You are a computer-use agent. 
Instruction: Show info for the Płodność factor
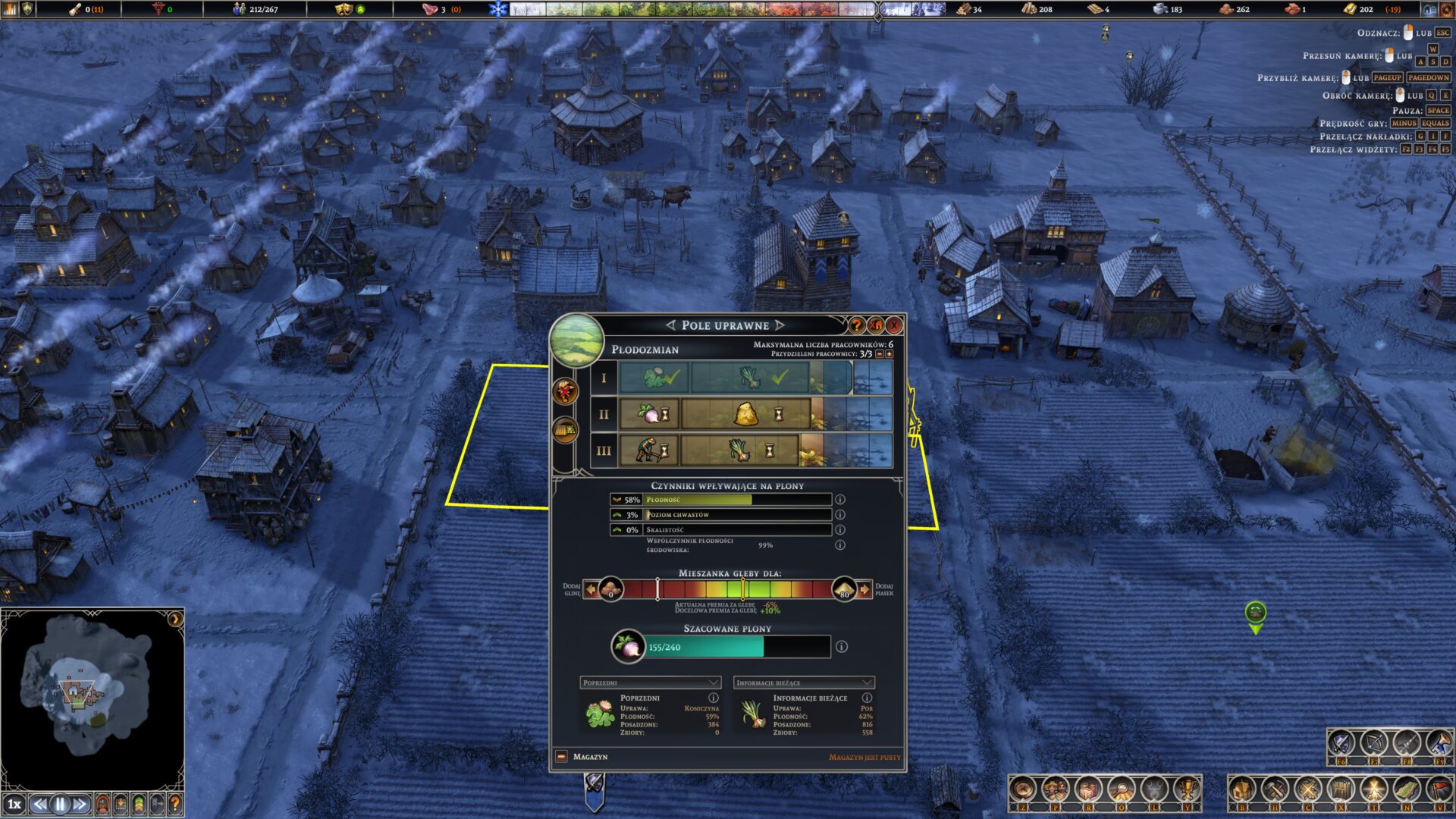pos(840,500)
